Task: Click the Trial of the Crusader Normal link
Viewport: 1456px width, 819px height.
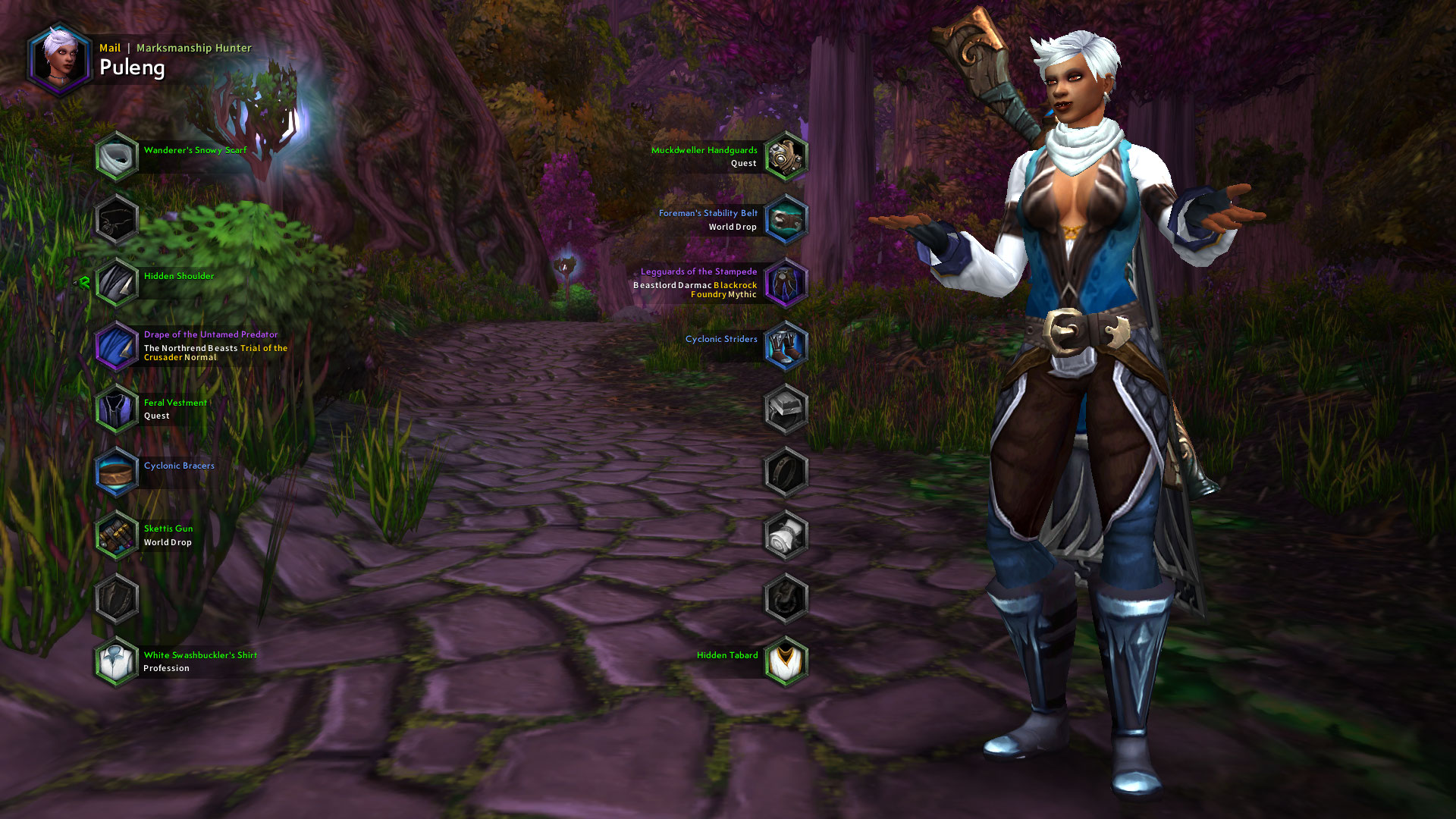Action: coord(263,347)
